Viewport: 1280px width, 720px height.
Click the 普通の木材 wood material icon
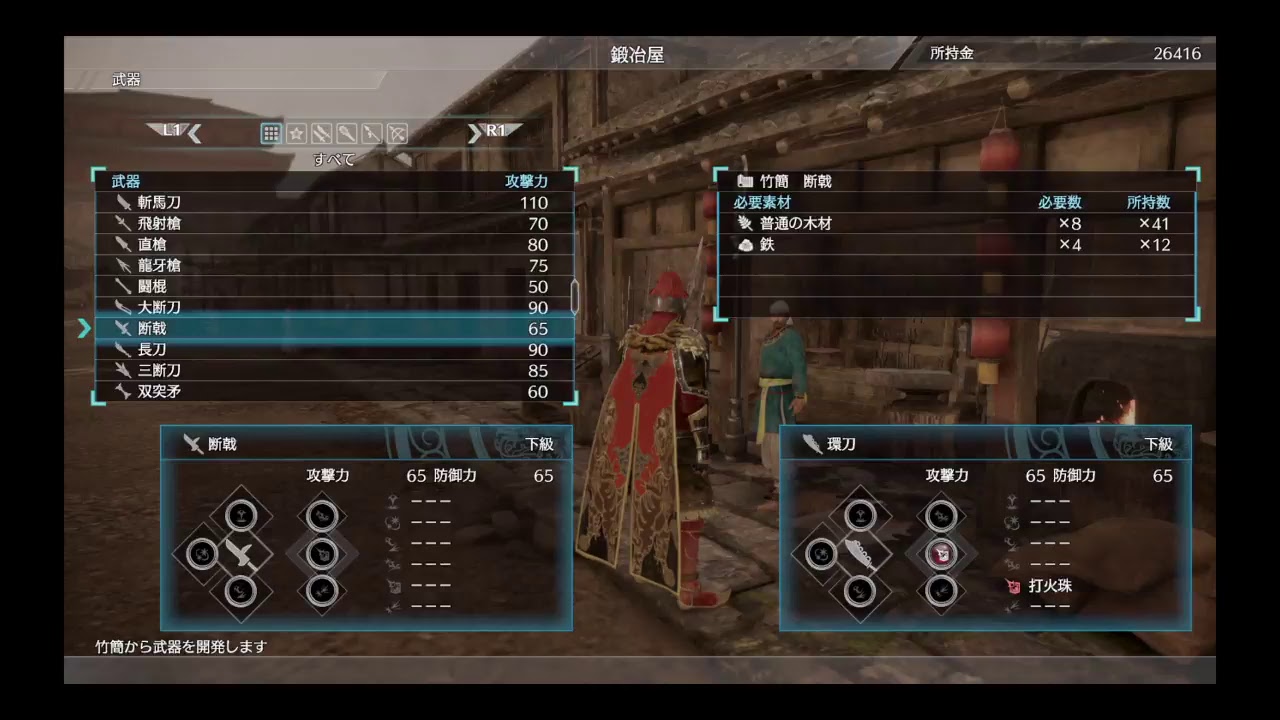pyautogui.click(x=745, y=223)
